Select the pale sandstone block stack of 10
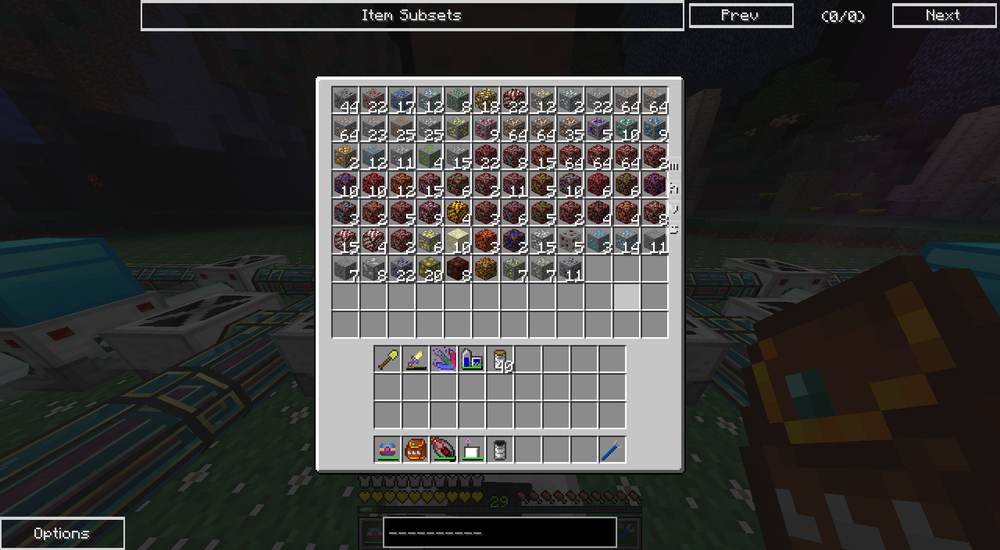The height and width of the screenshot is (550, 1000). coord(458,240)
